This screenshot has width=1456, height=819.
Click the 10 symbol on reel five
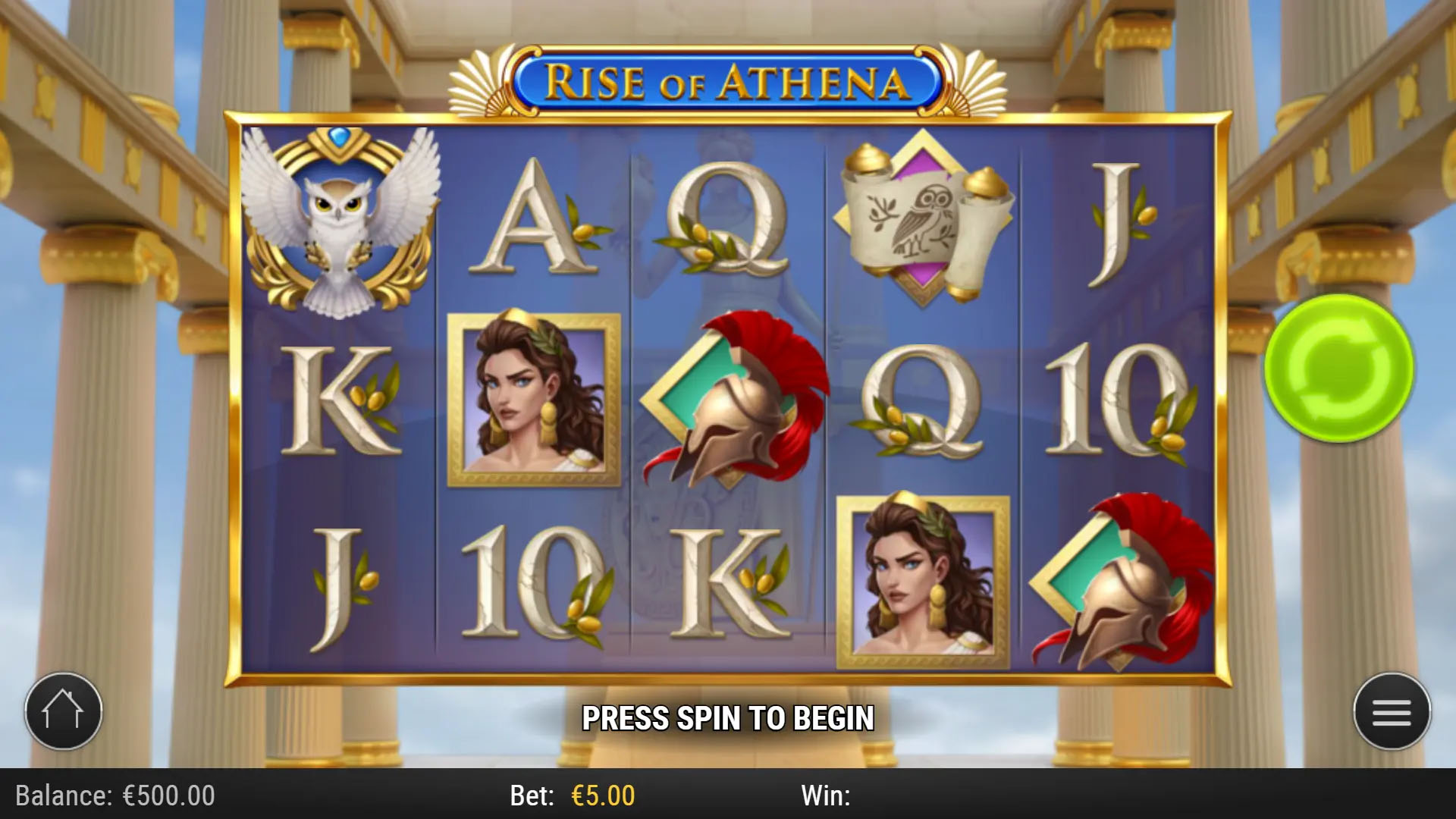click(x=1115, y=402)
